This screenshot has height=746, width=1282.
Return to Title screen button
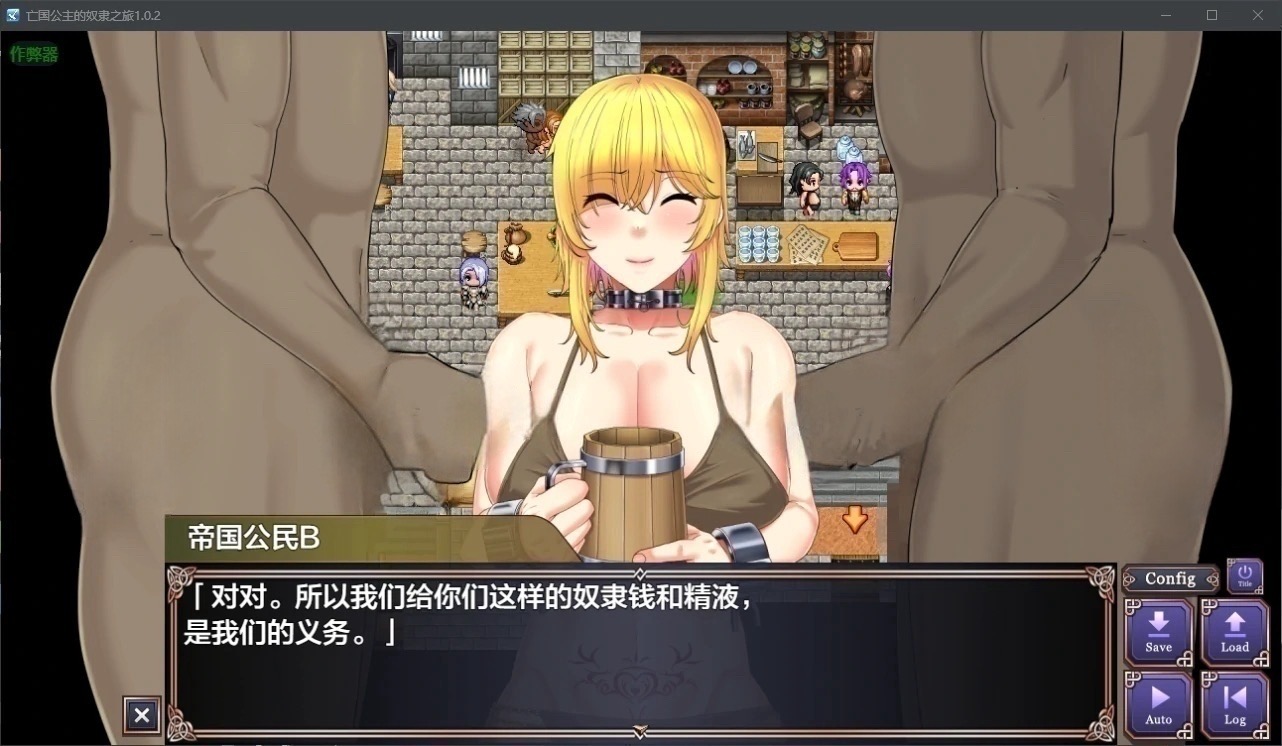[x=1244, y=576]
